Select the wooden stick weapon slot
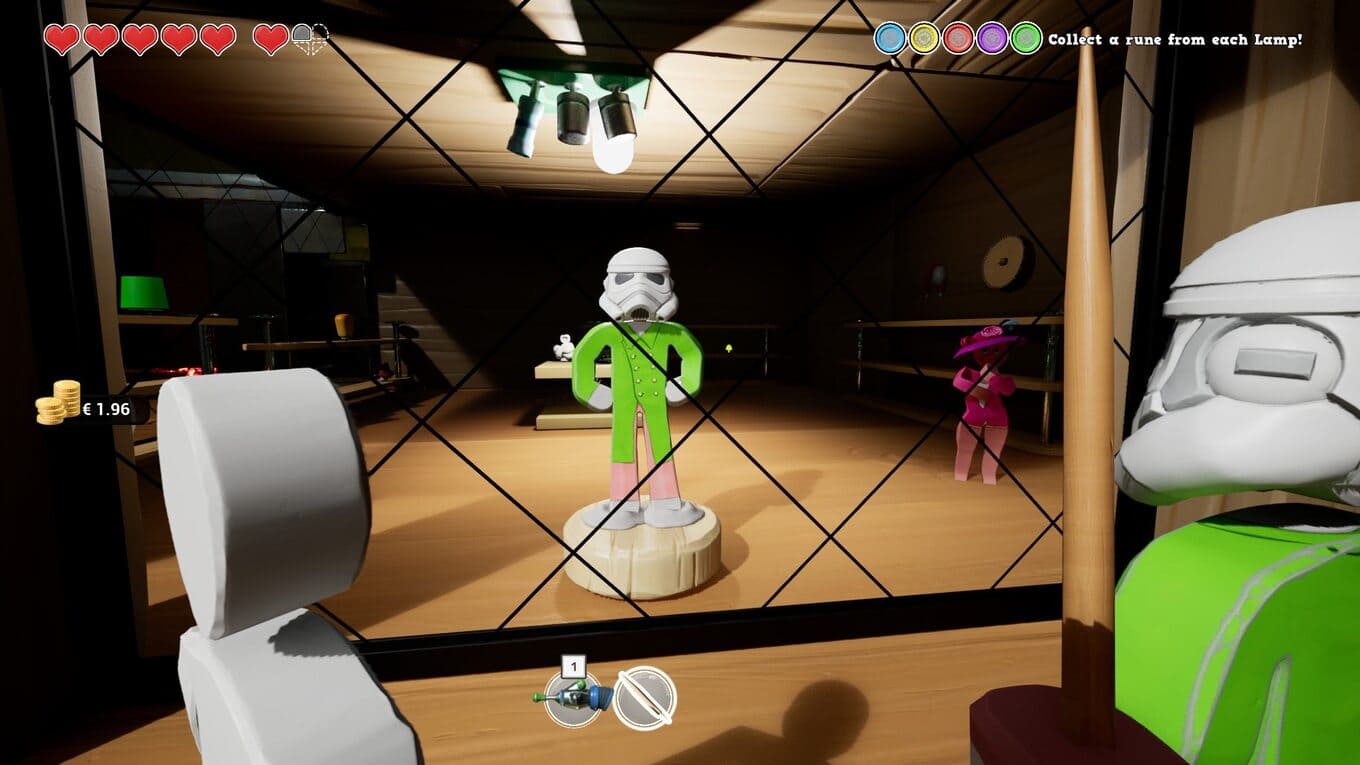 coord(645,697)
